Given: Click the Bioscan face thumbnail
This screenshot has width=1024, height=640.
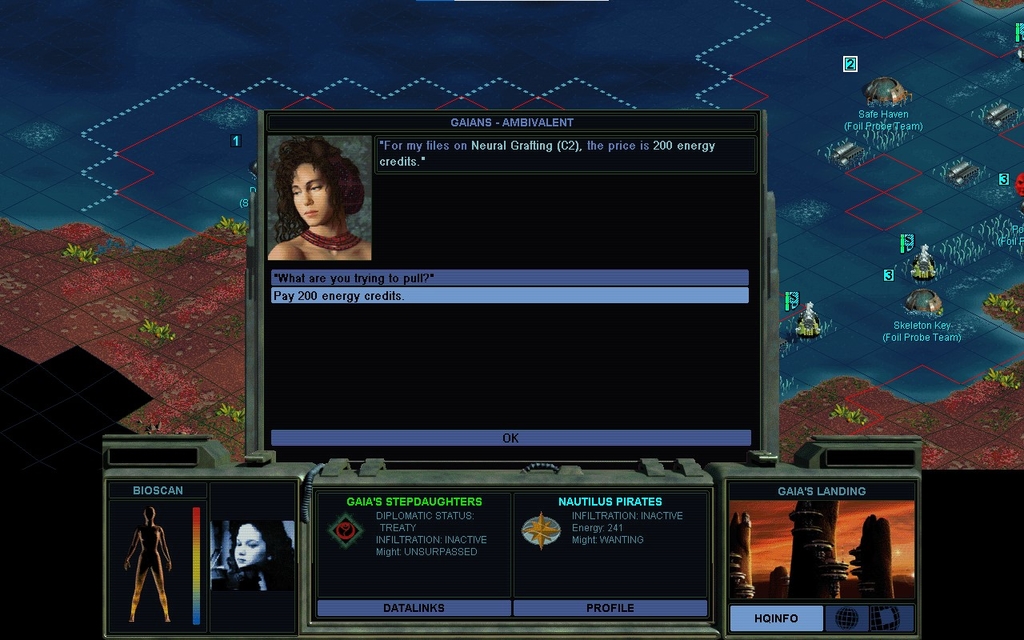Looking at the screenshot, I should [x=252, y=555].
